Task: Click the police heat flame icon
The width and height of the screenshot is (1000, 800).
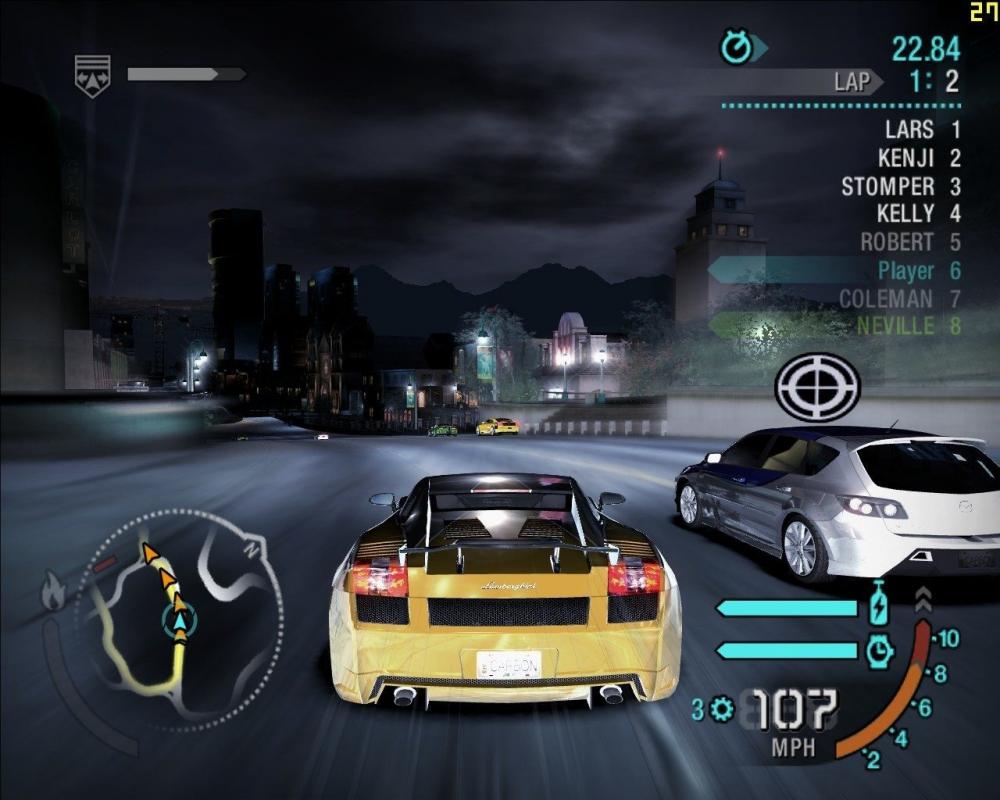Action: click(52, 594)
